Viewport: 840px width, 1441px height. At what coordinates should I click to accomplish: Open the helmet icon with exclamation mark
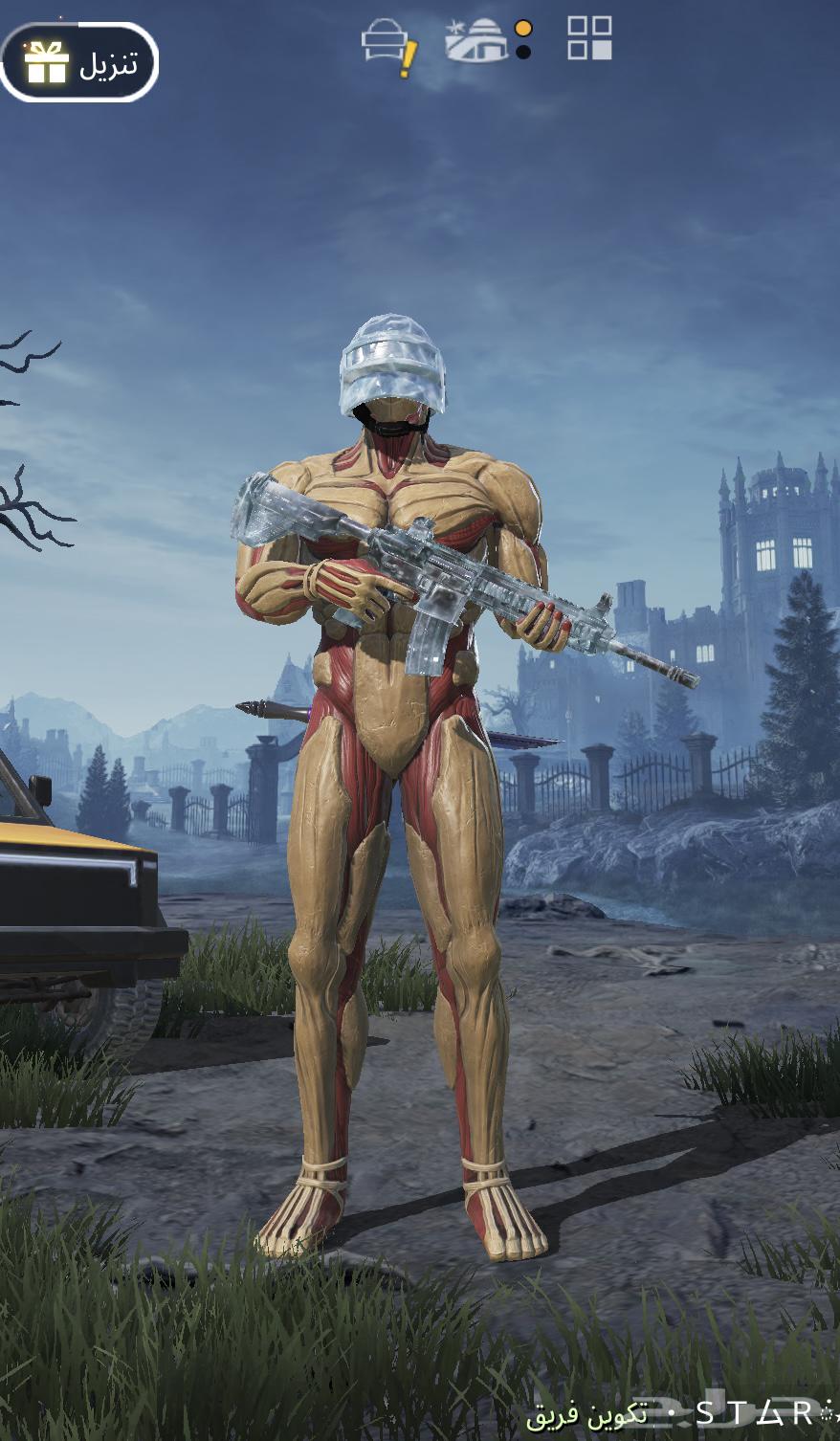coord(387,44)
